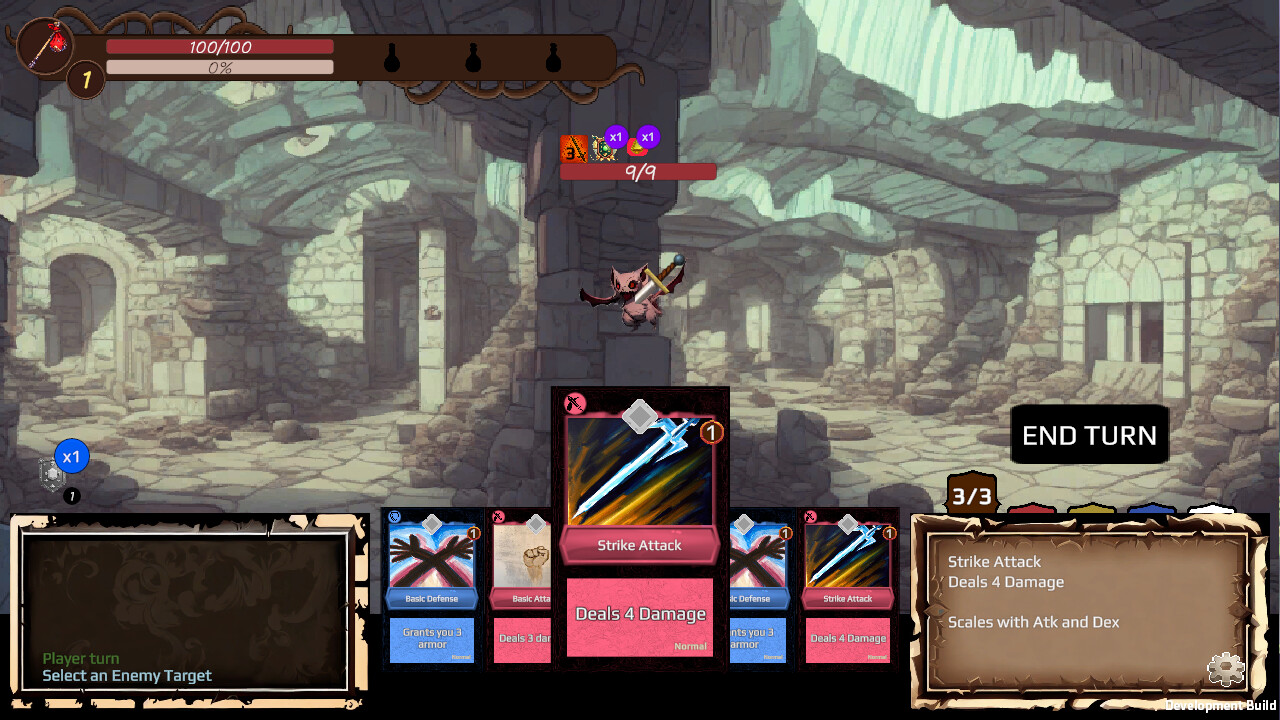1280x720 pixels.
Task: Open the settings gear on the tooltip panel
Action: (x=1226, y=670)
